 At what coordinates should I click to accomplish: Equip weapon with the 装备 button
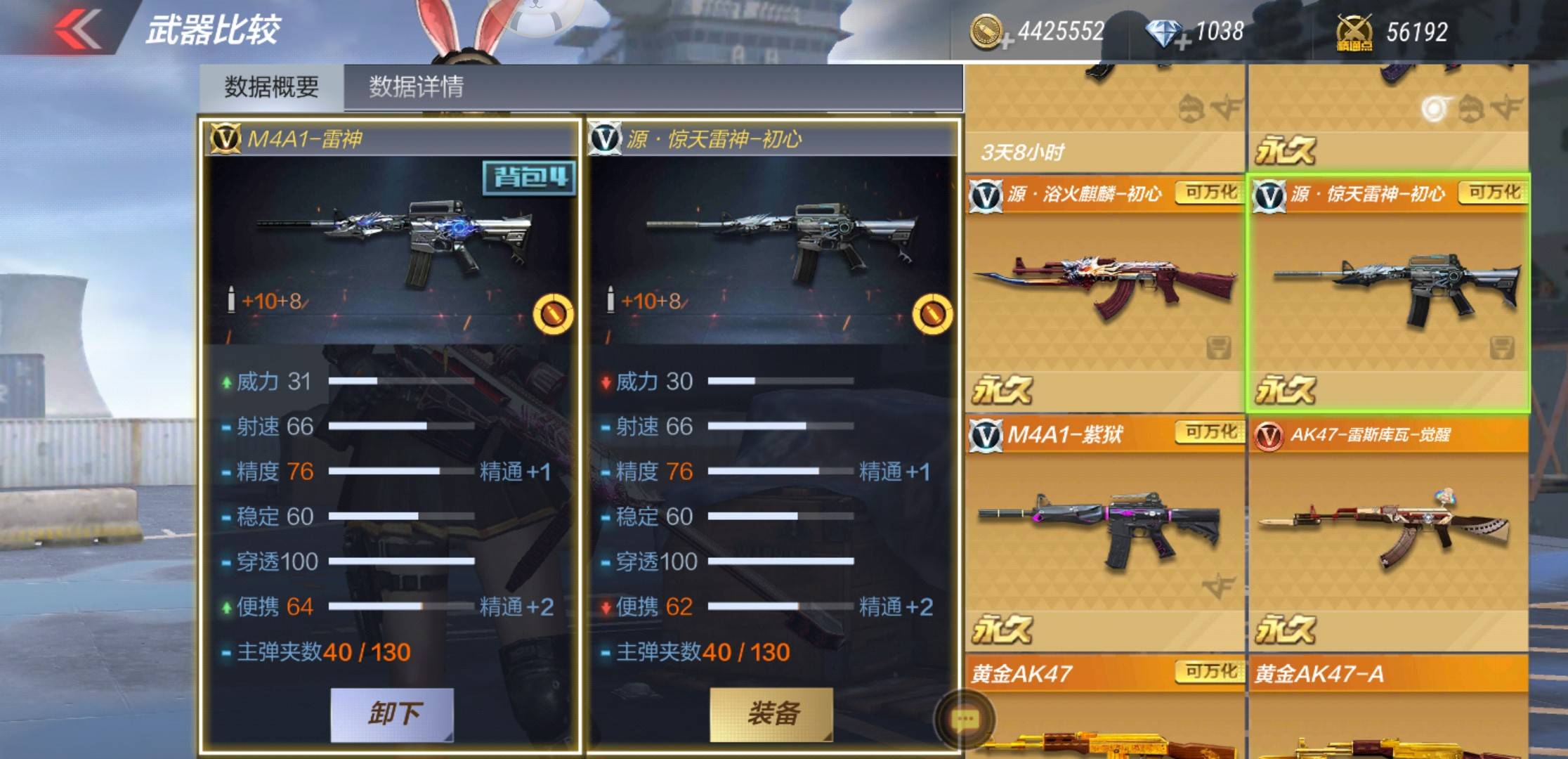[771, 714]
